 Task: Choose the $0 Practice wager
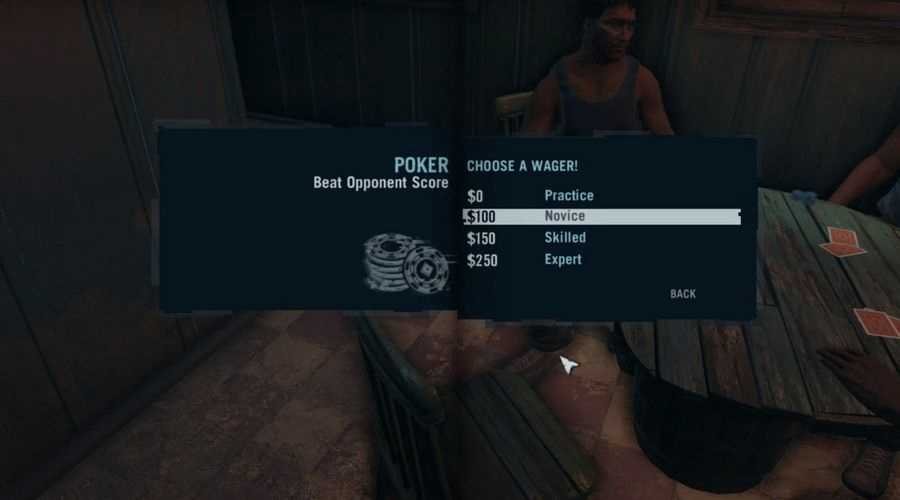tap(568, 195)
